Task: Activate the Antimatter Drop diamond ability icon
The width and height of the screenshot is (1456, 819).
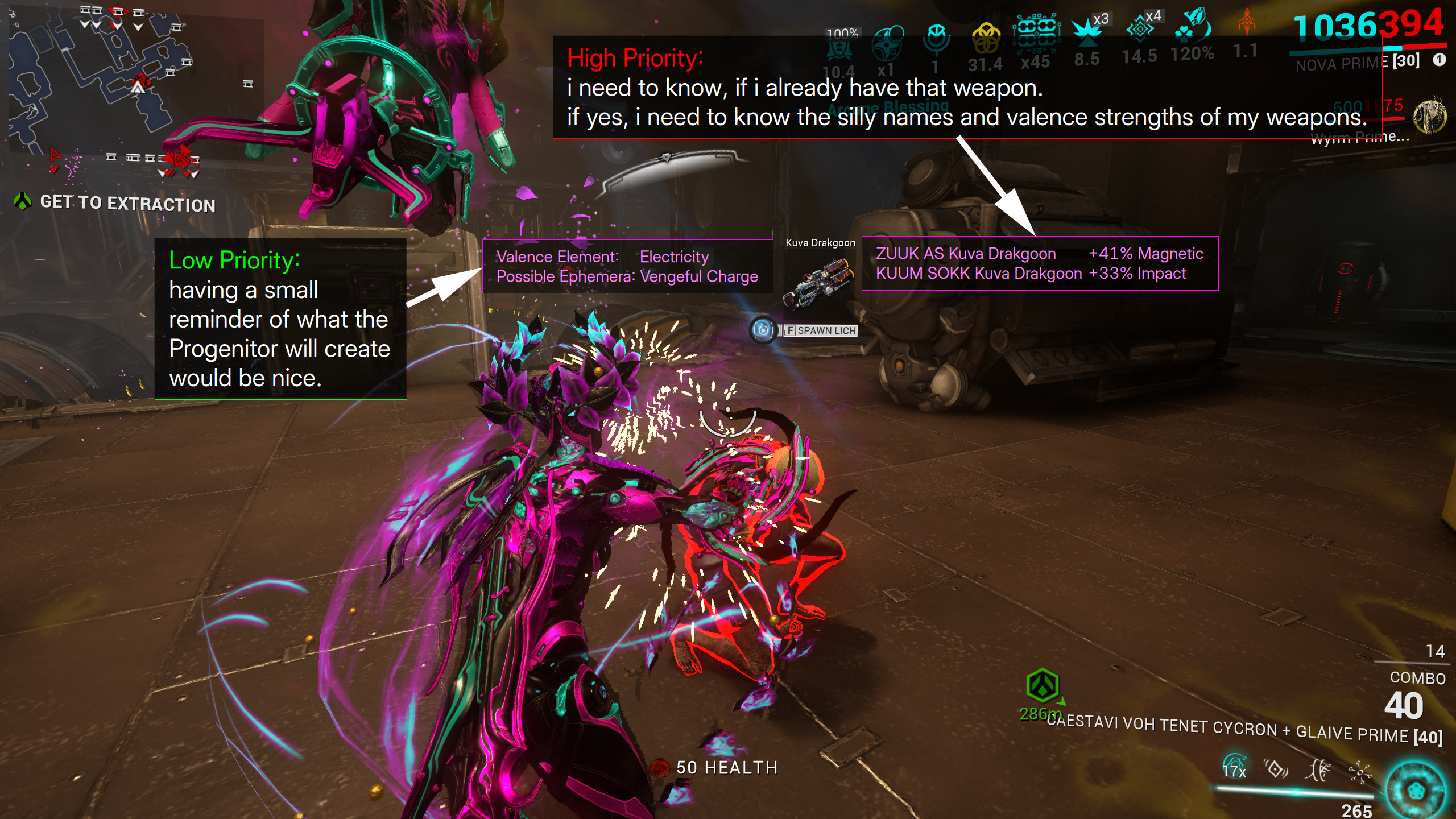Action: 1276,769
